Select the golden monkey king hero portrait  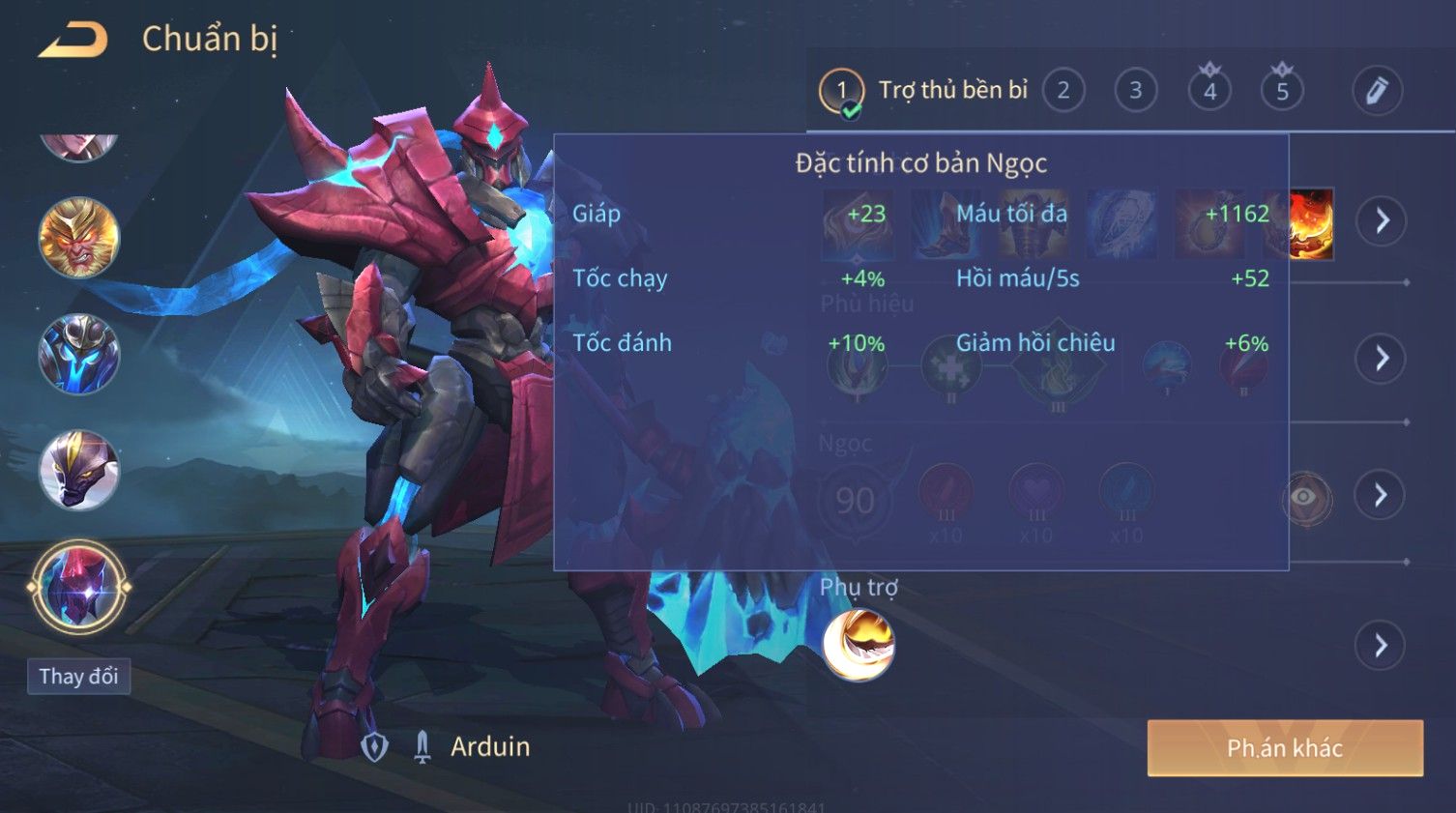(79, 238)
